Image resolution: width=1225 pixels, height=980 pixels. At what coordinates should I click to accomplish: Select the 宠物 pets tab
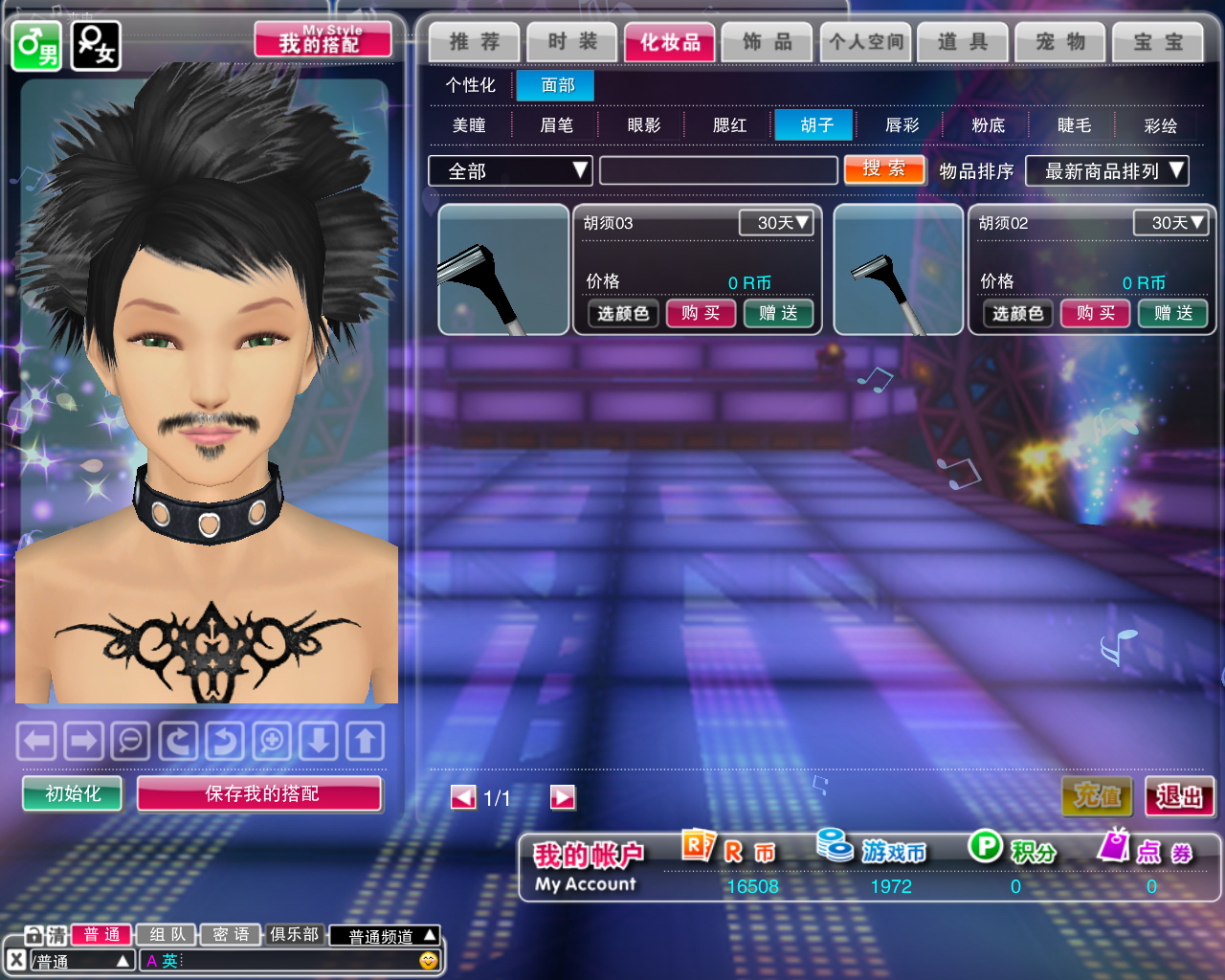[x=1060, y=42]
